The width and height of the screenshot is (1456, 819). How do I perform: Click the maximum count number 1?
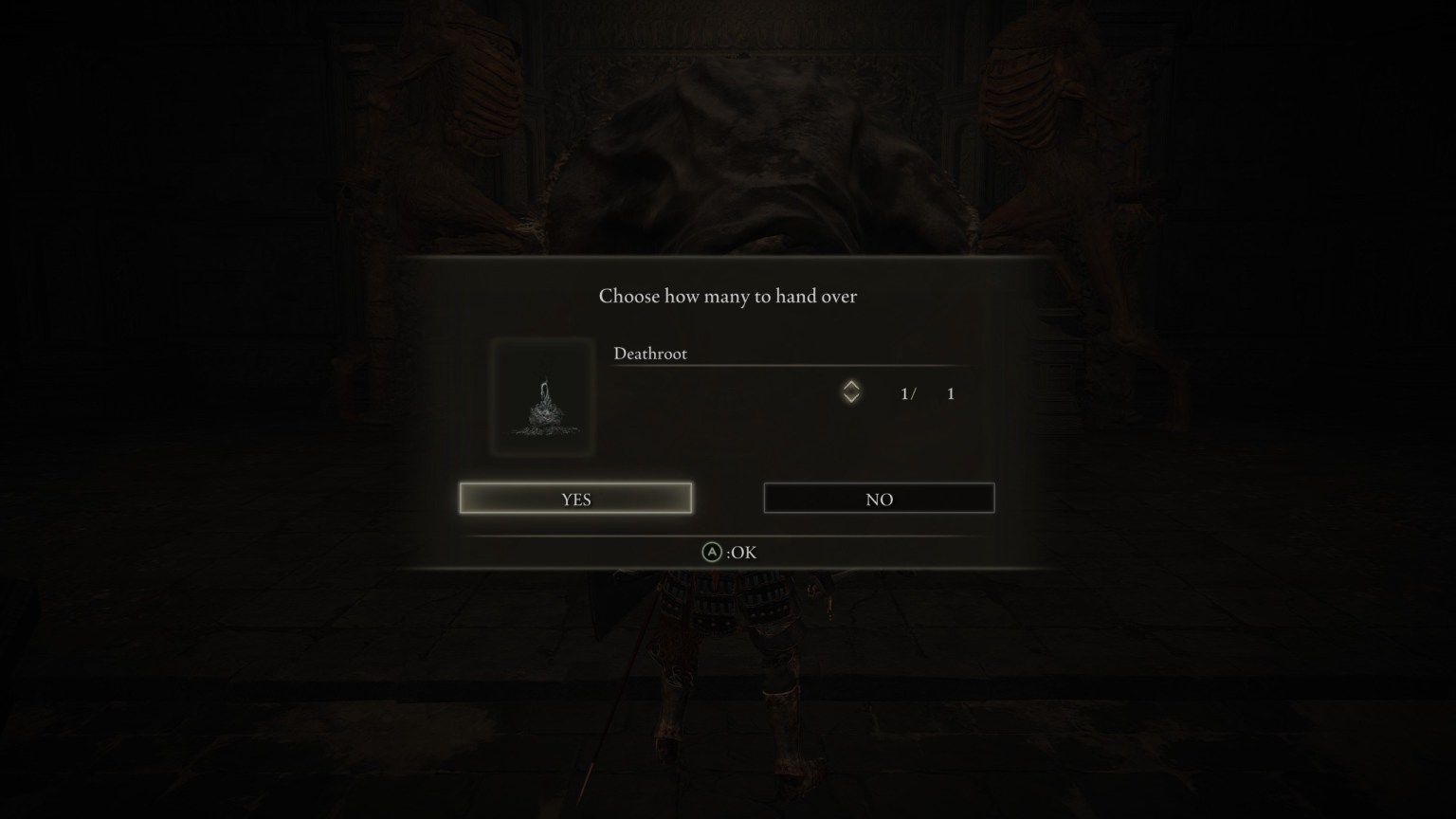tap(950, 392)
